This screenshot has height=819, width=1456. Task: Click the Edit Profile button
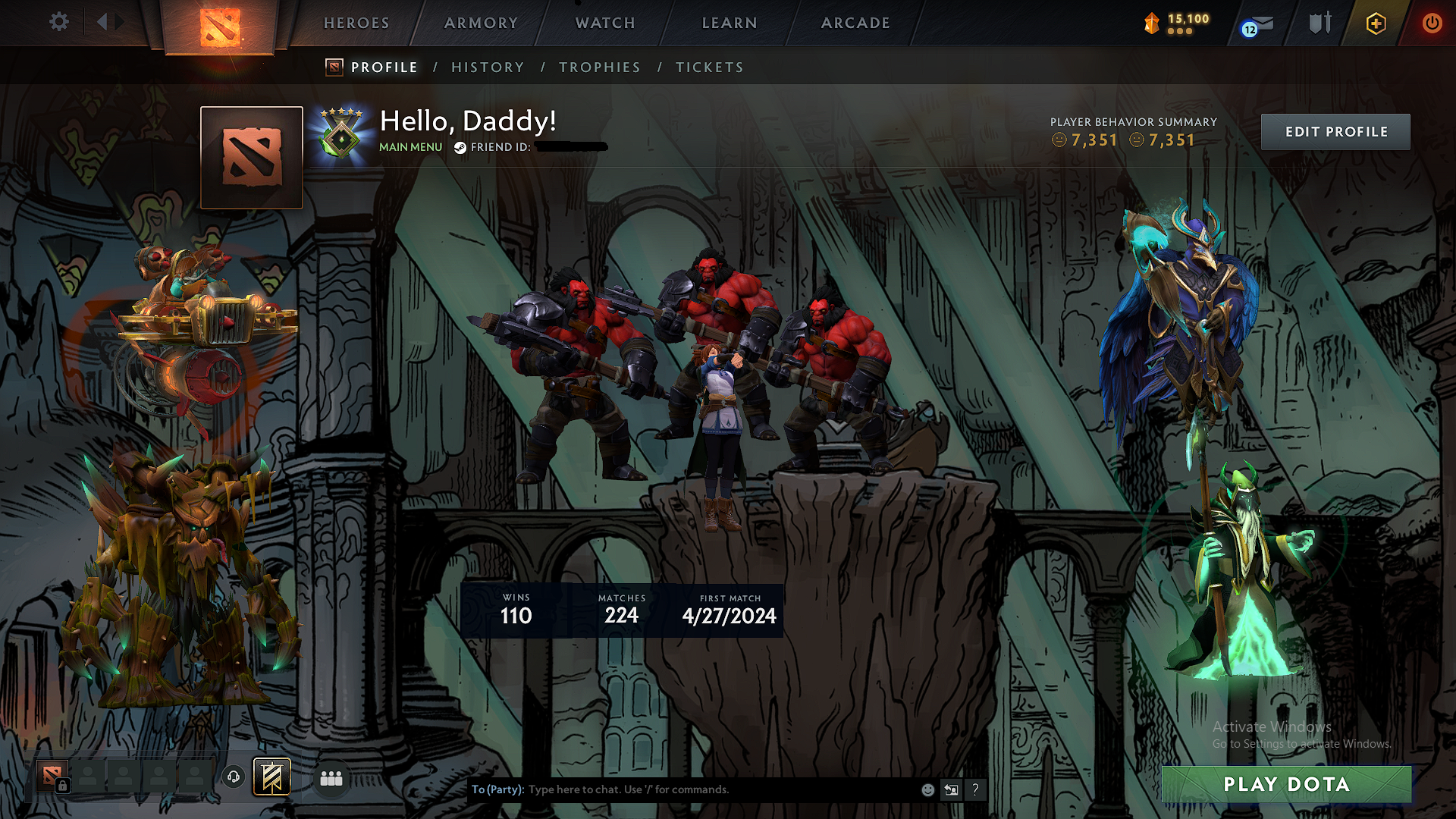pos(1335,132)
